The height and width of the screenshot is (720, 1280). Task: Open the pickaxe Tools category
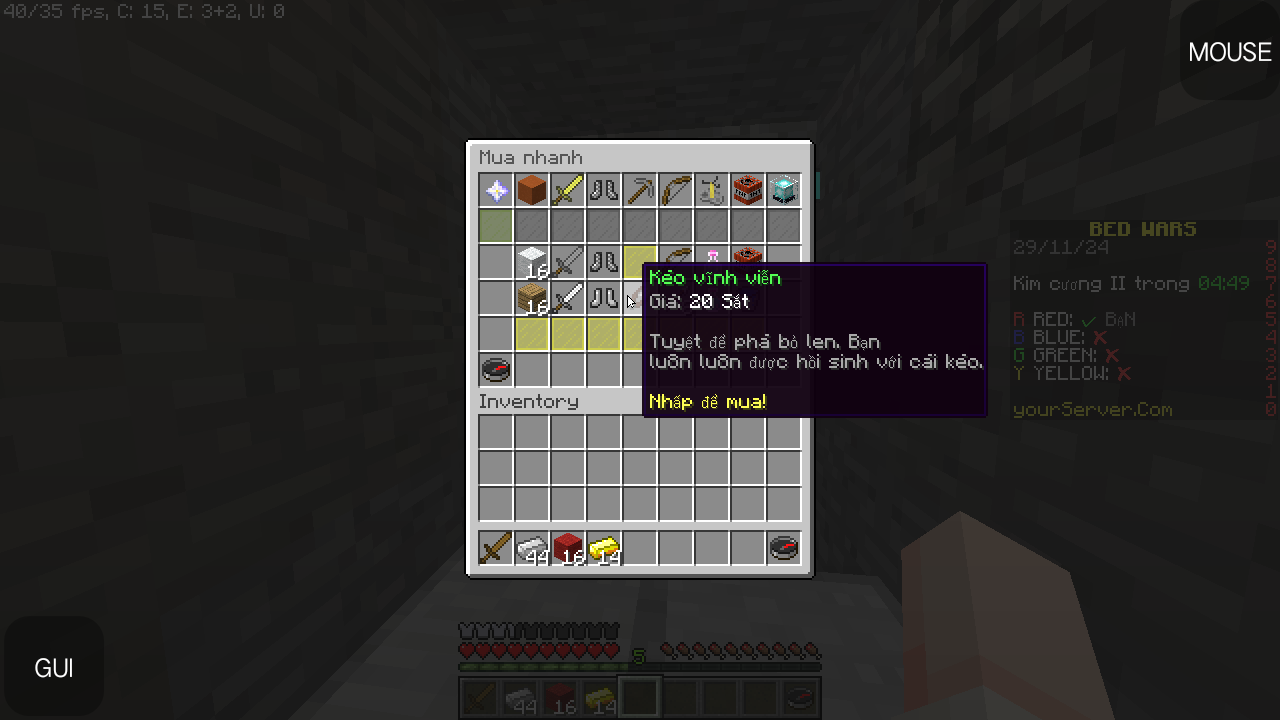pyautogui.click(x=640, y=190)
